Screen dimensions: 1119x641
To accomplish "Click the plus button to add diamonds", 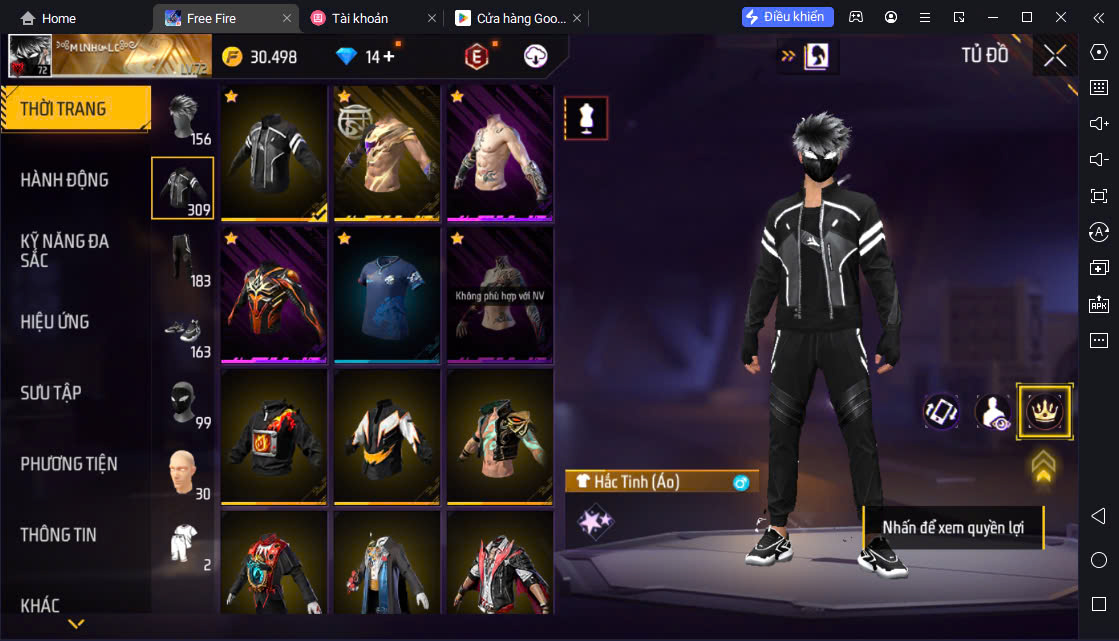I will (x=389, y=57).
